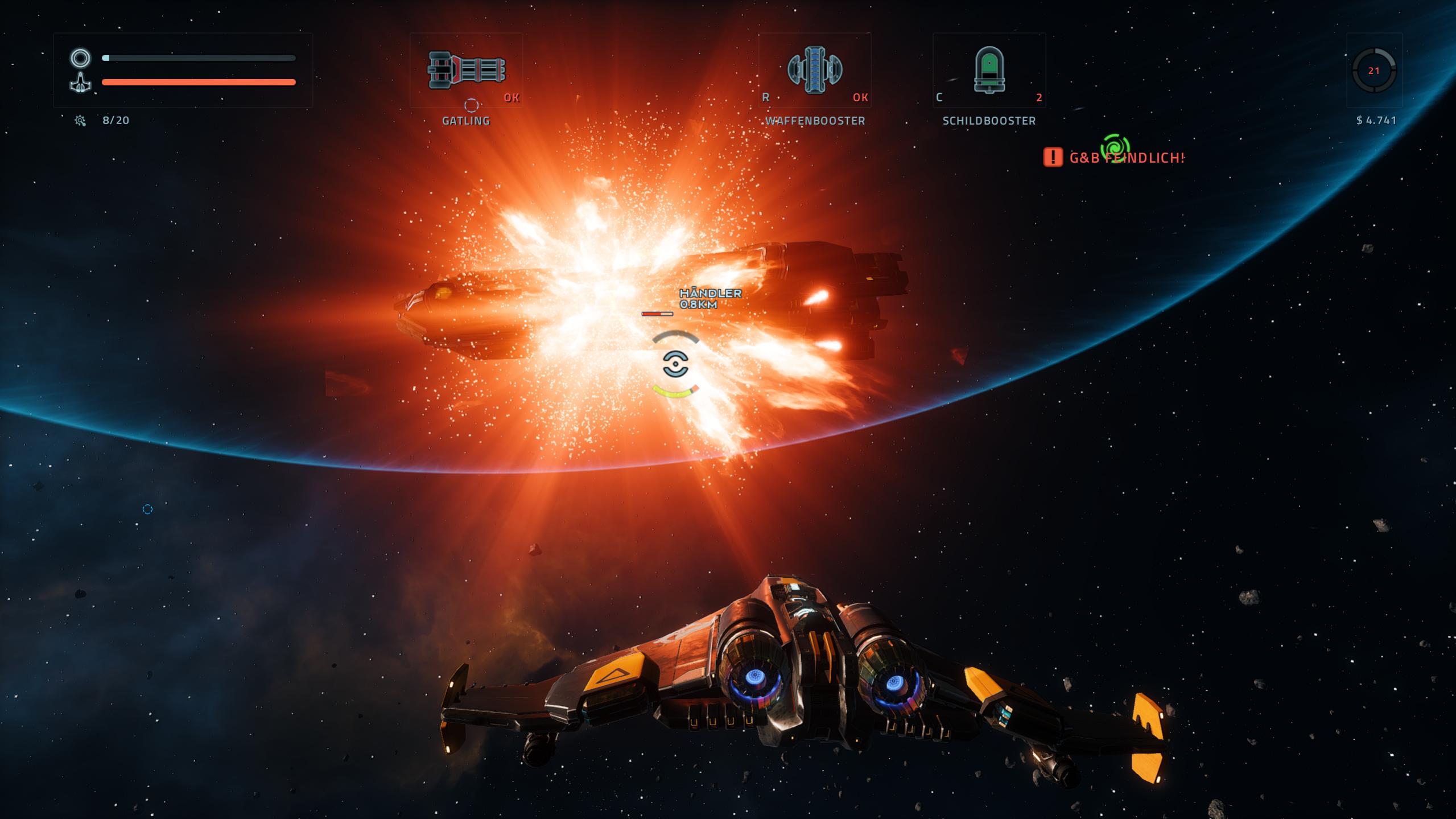Activate the Waffenbooster device
Viewport: 1456px width, 819px height.
pos(814,70)
